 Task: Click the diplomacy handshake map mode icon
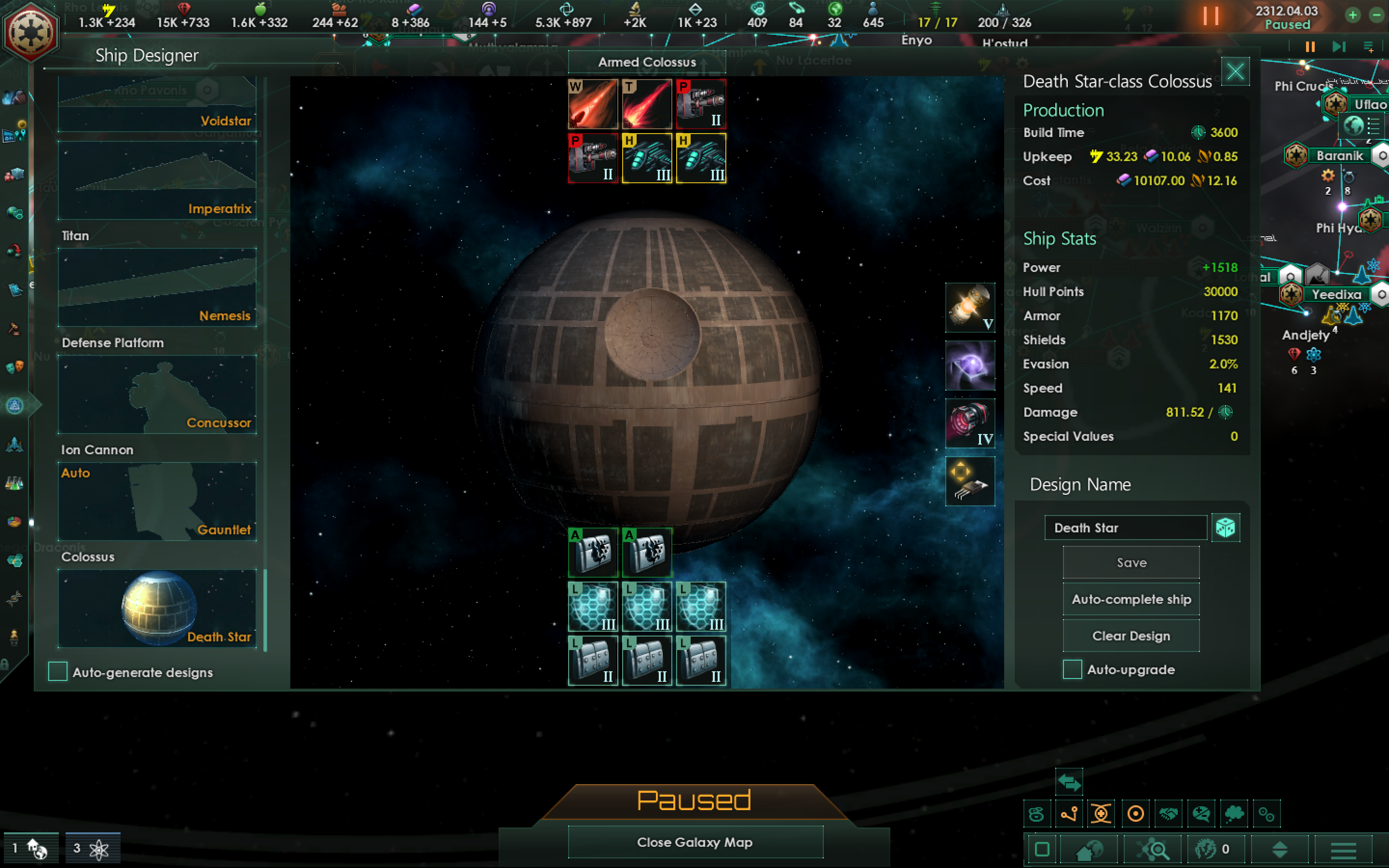(x=1170, y=814)
